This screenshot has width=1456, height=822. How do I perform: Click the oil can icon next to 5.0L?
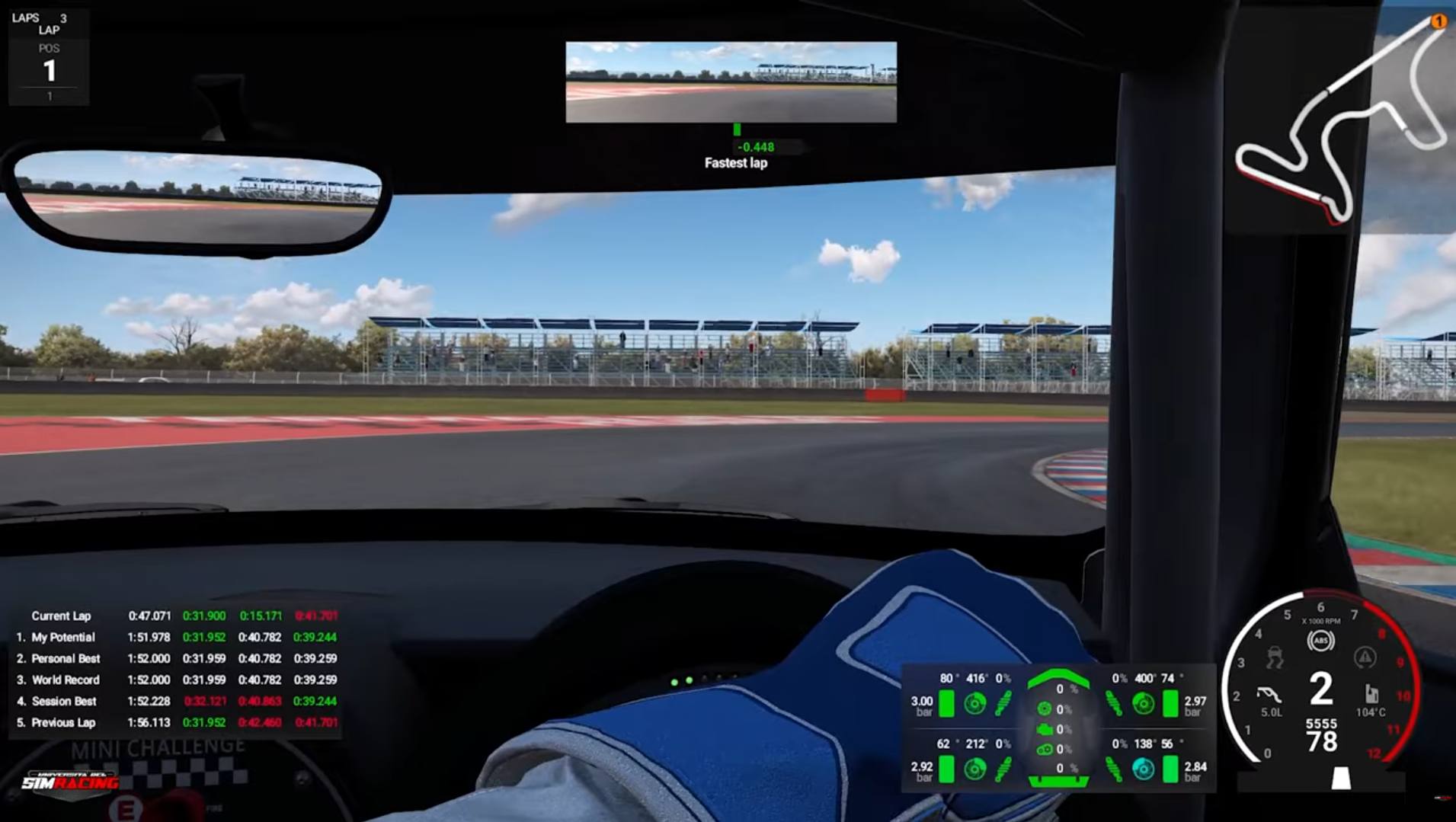coord(1269,694)
